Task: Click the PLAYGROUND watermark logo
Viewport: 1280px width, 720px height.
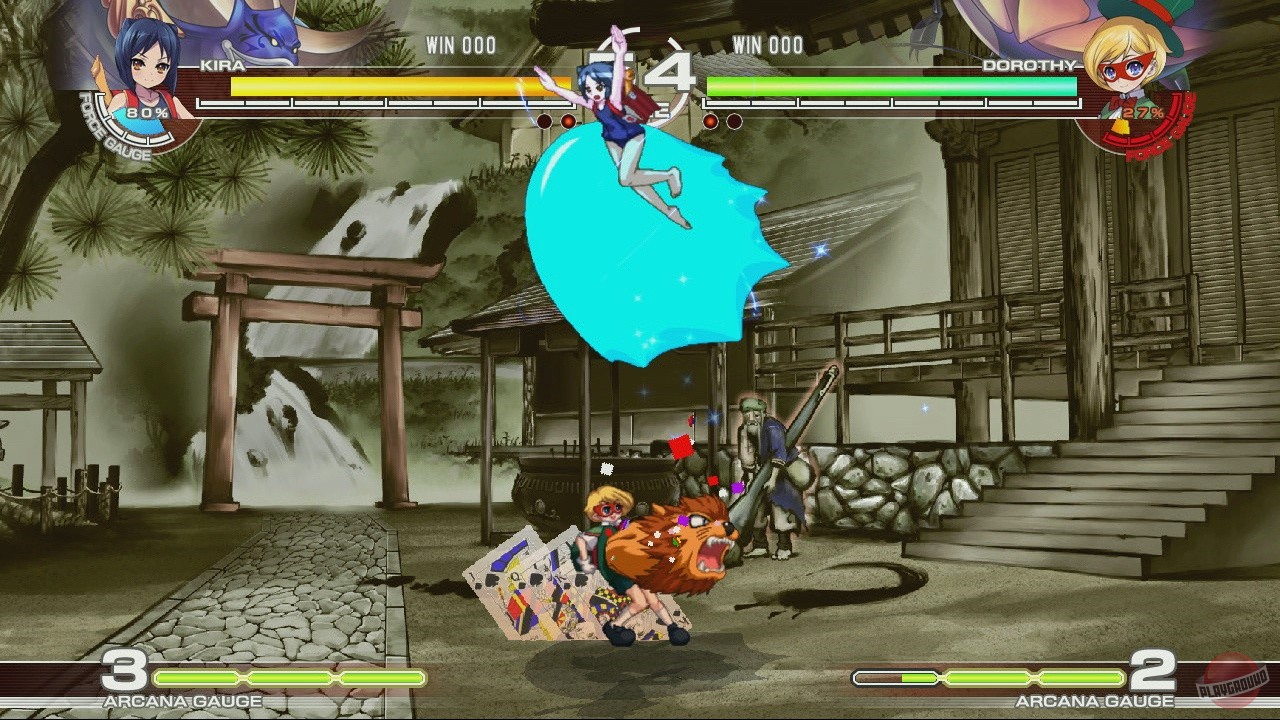Action: (x=1232, y=684)
